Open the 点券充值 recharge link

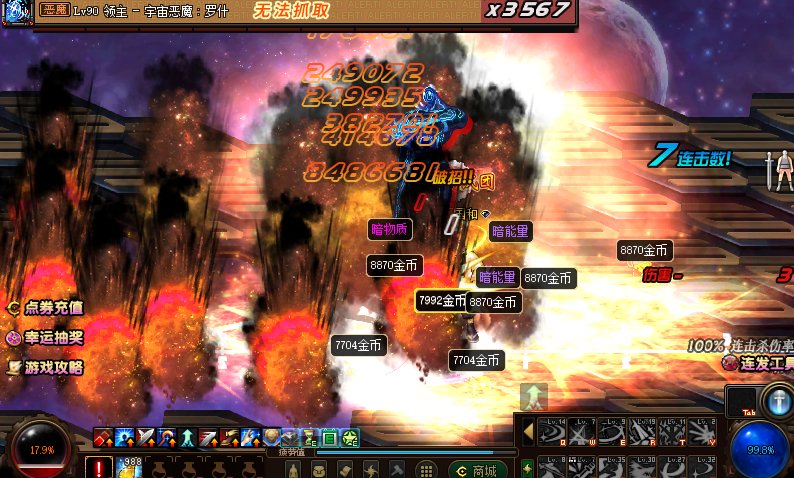[45, 309]
